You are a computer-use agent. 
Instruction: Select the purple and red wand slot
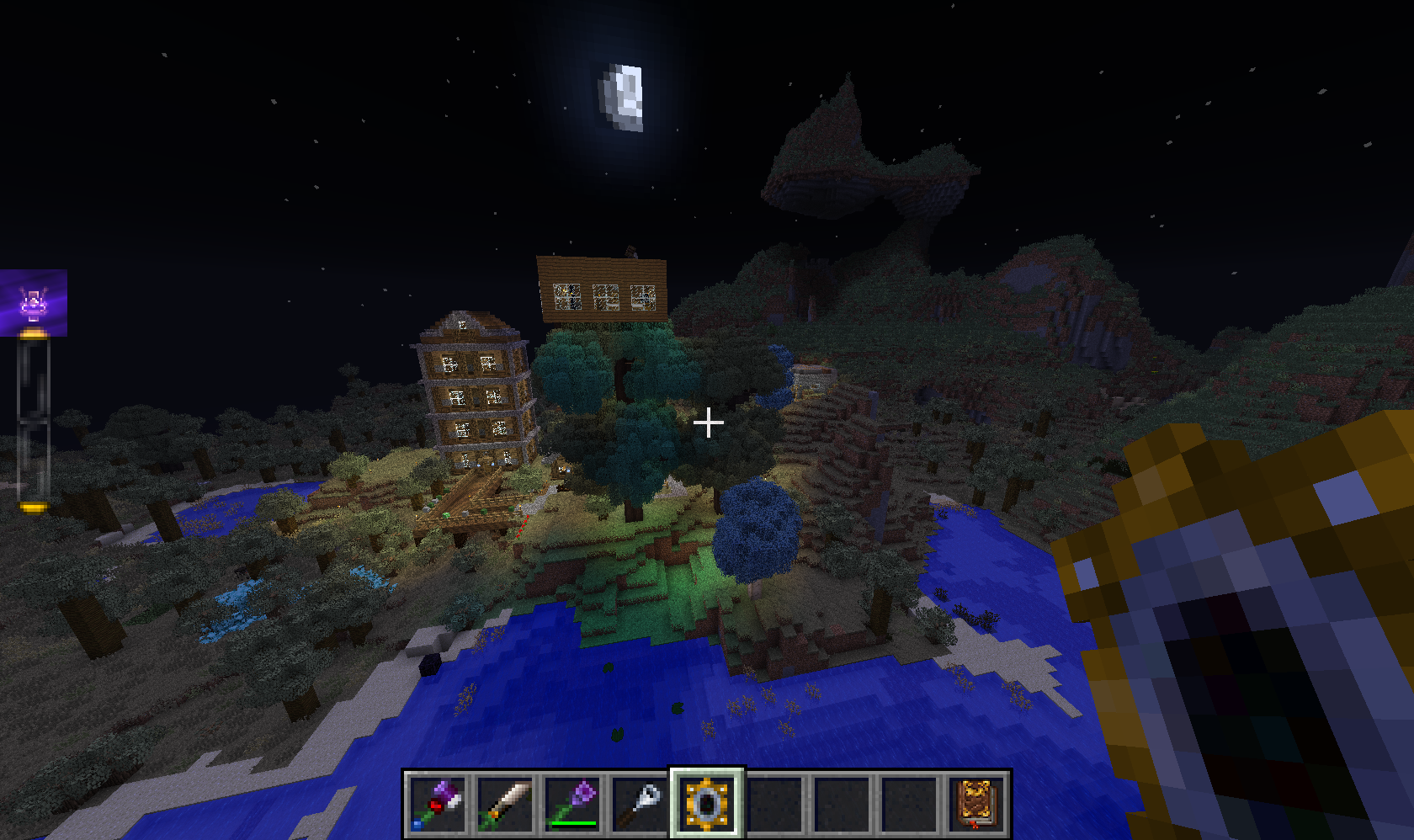[438, 804]
